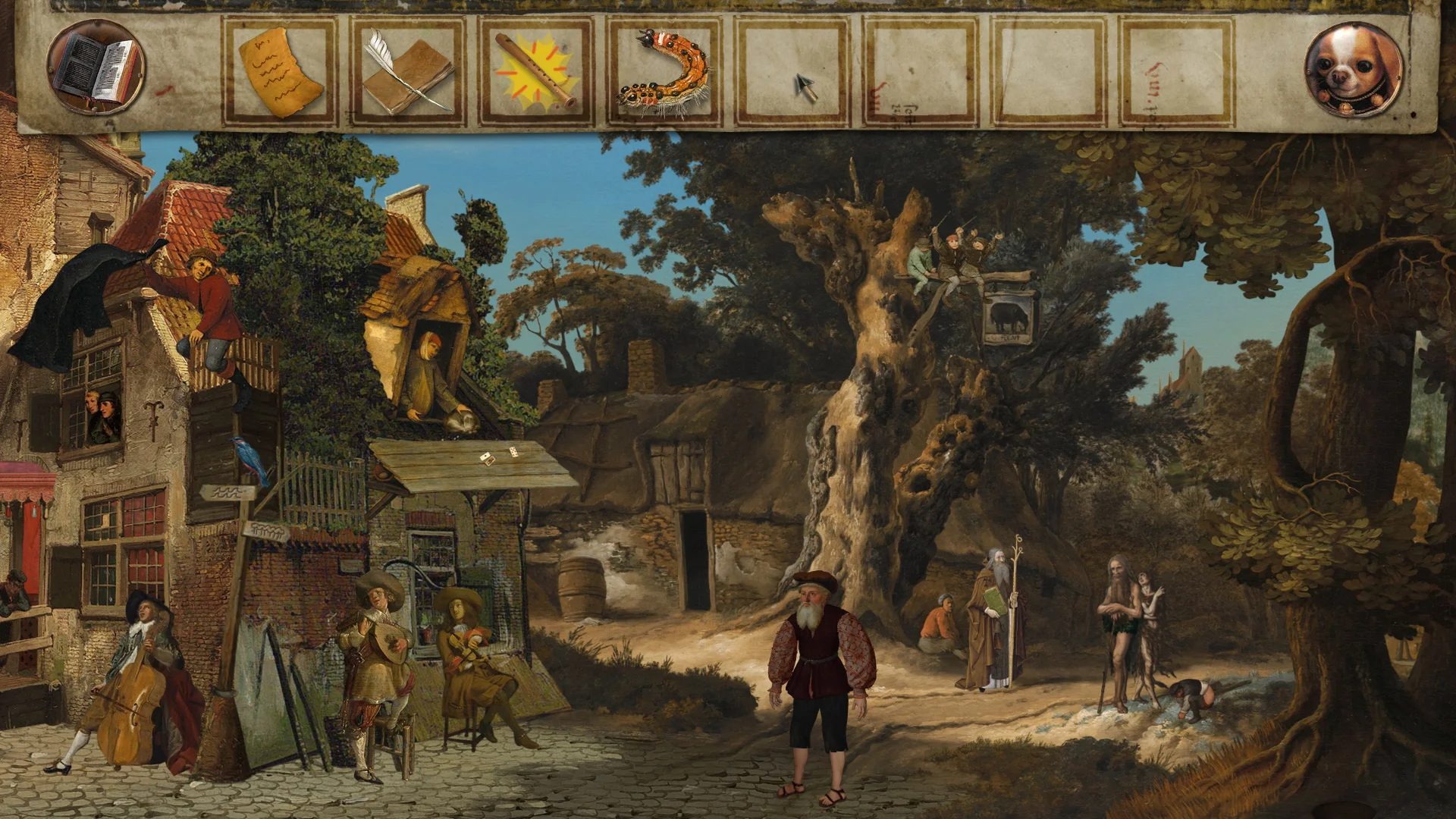Select the orange caterpillar item
1456x819 pixels.
[664, 74]
